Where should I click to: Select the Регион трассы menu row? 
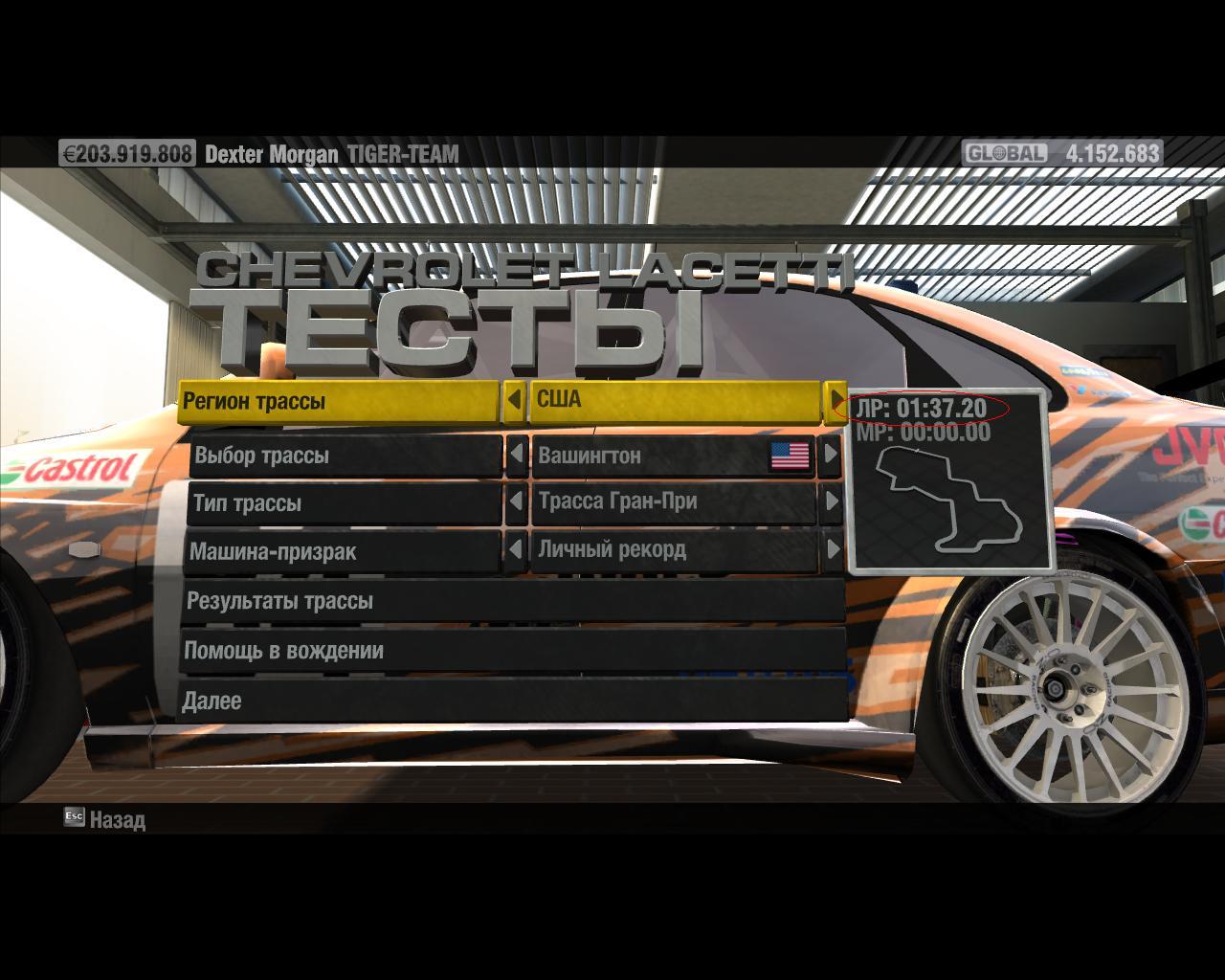pos(340,402)
